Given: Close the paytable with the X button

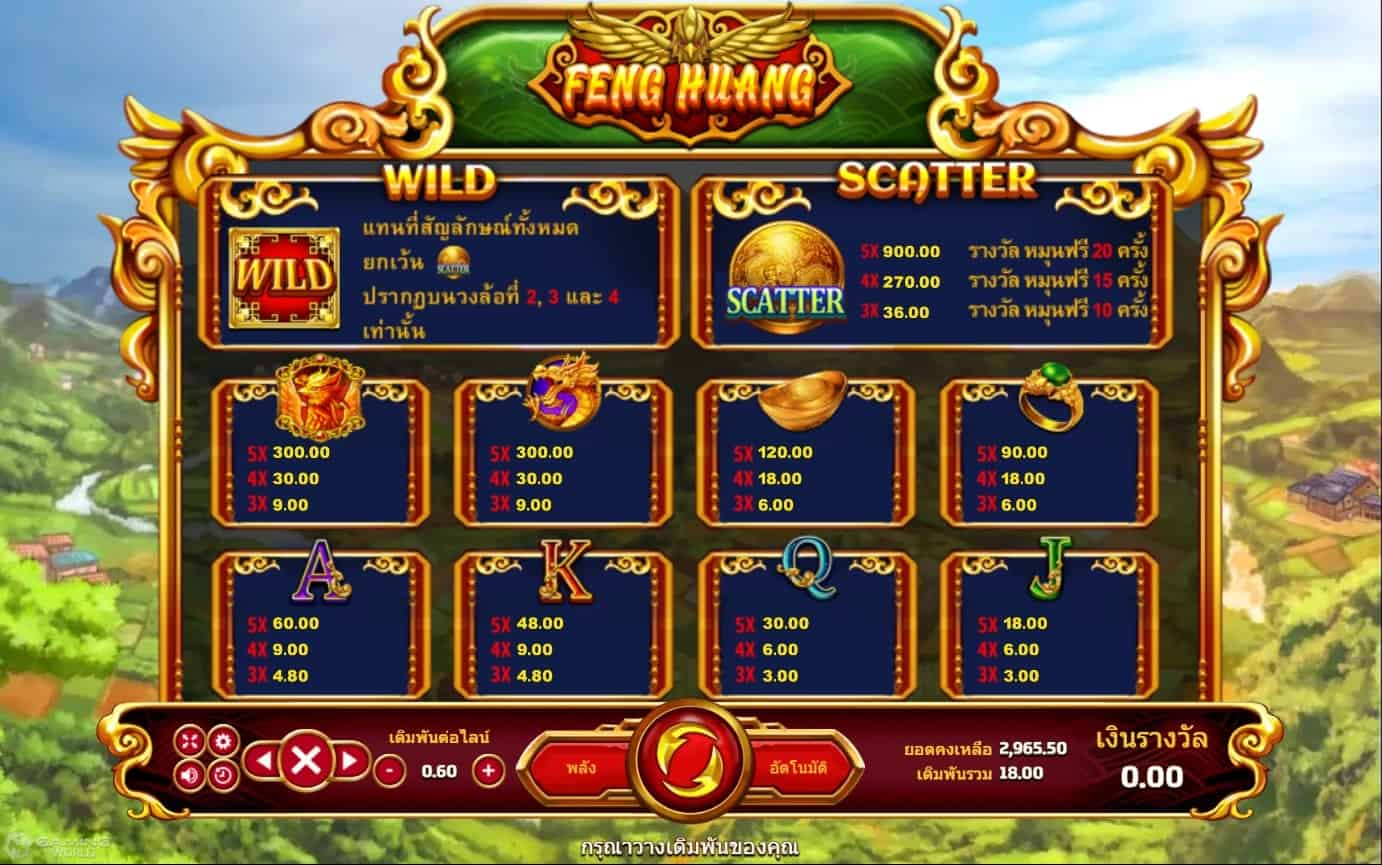Looking at the screenshot, I should tap(306, 762).
